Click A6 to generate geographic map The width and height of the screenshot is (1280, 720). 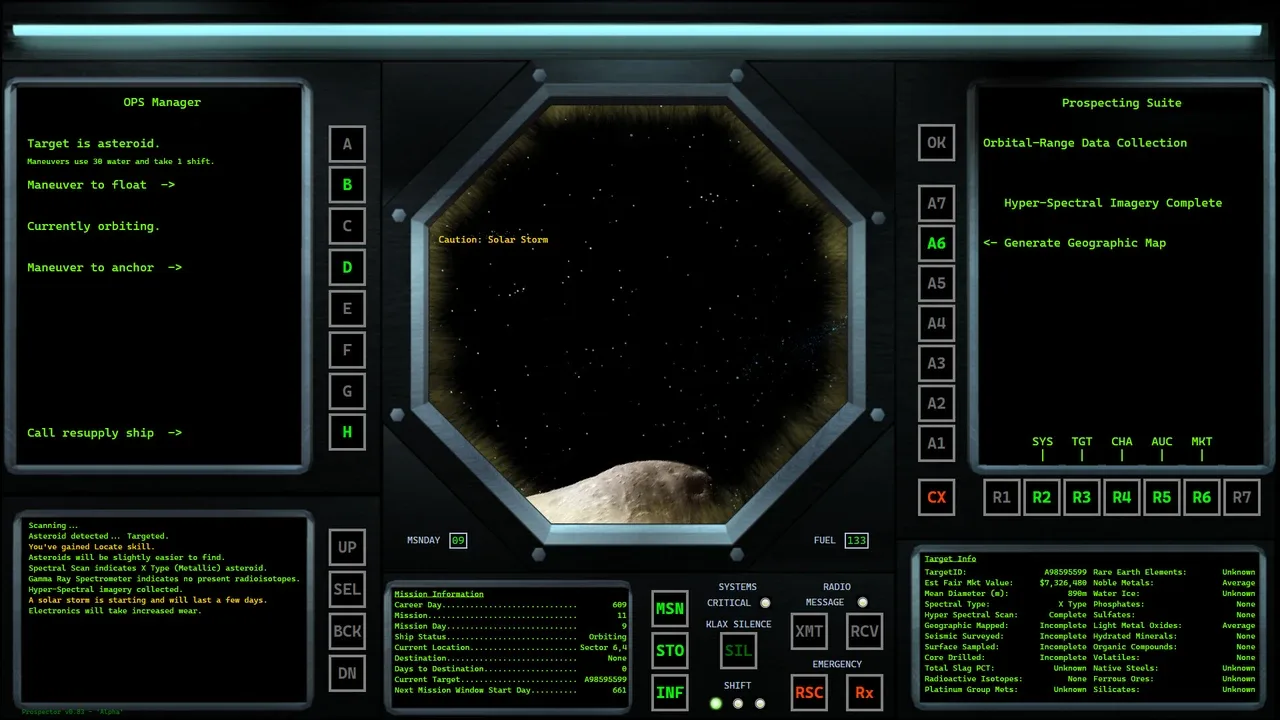coord(936,243)
